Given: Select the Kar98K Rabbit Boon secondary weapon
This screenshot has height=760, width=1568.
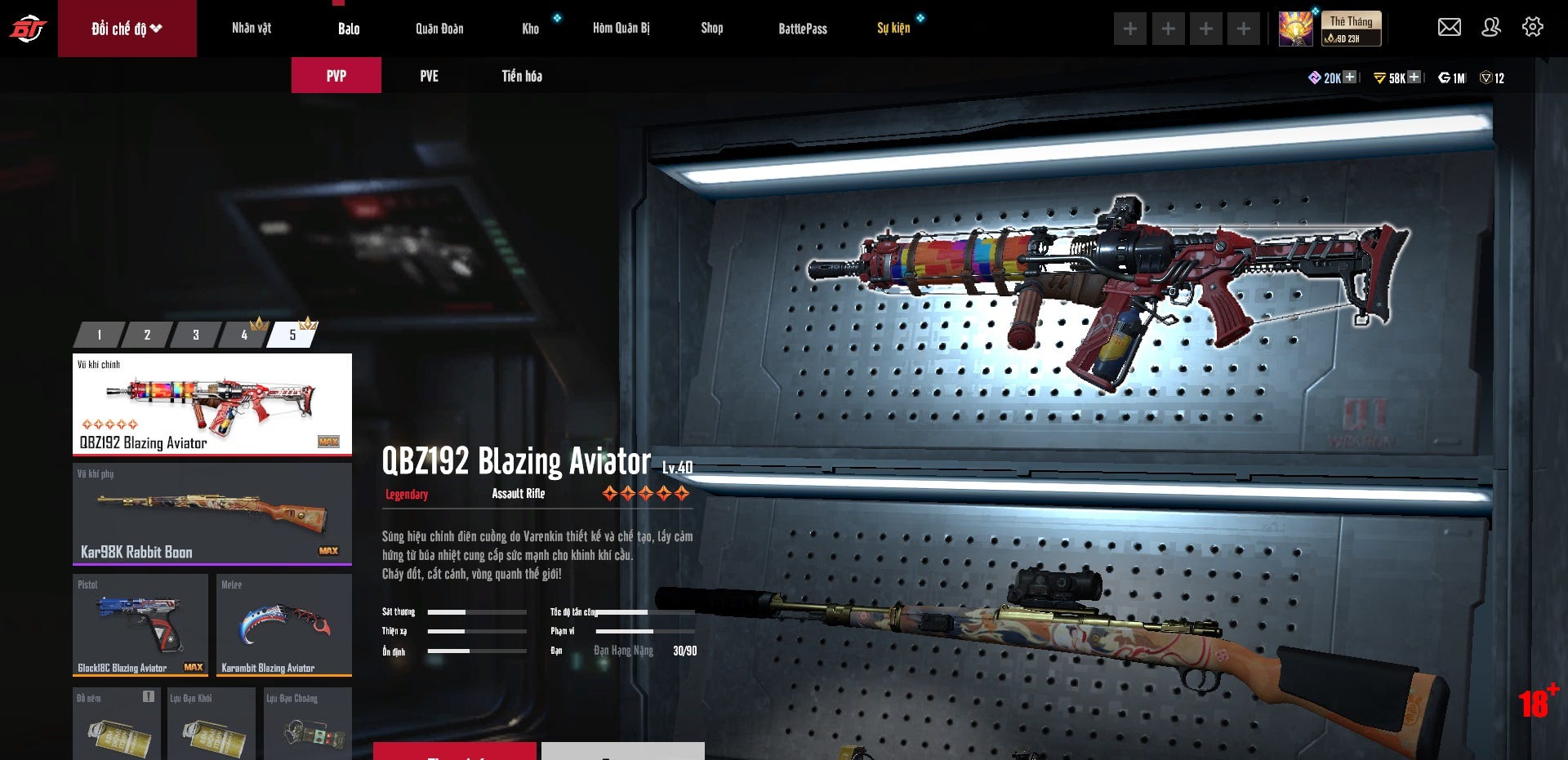Looking at the screenshot, I should click(x=212, y=513).
